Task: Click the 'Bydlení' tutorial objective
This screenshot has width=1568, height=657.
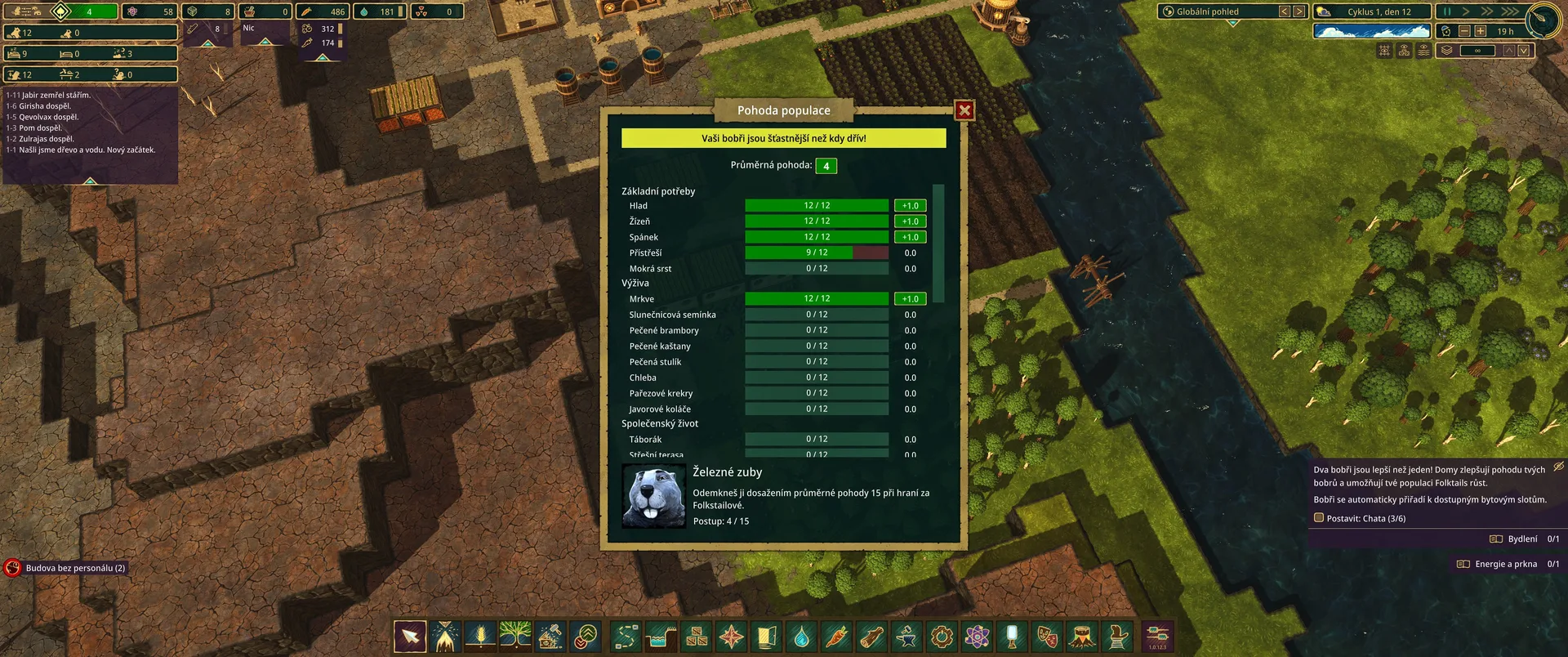Action: [1523, 539]
